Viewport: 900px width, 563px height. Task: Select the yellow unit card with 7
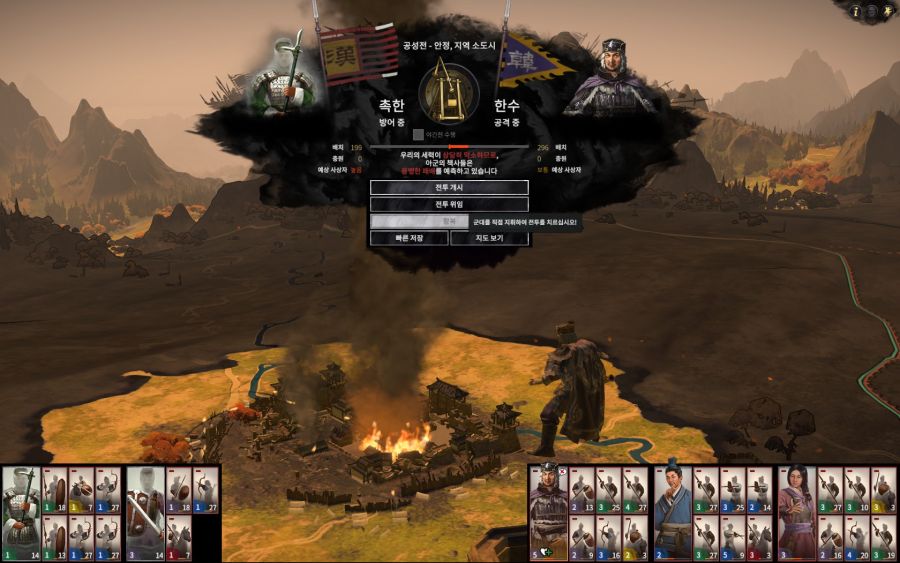click(x=81, y=490)
